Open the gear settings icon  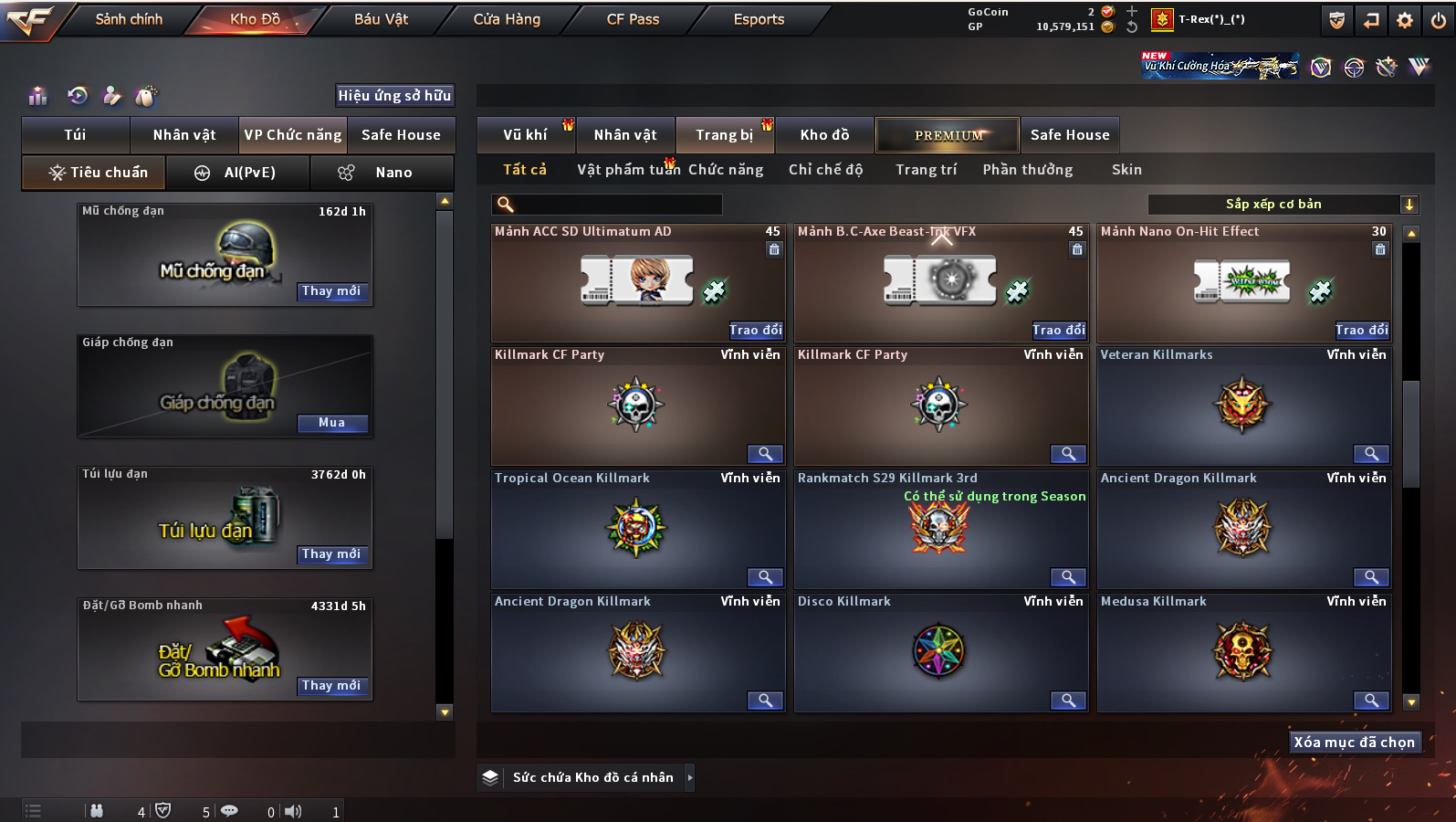(x=1405, y=20)
